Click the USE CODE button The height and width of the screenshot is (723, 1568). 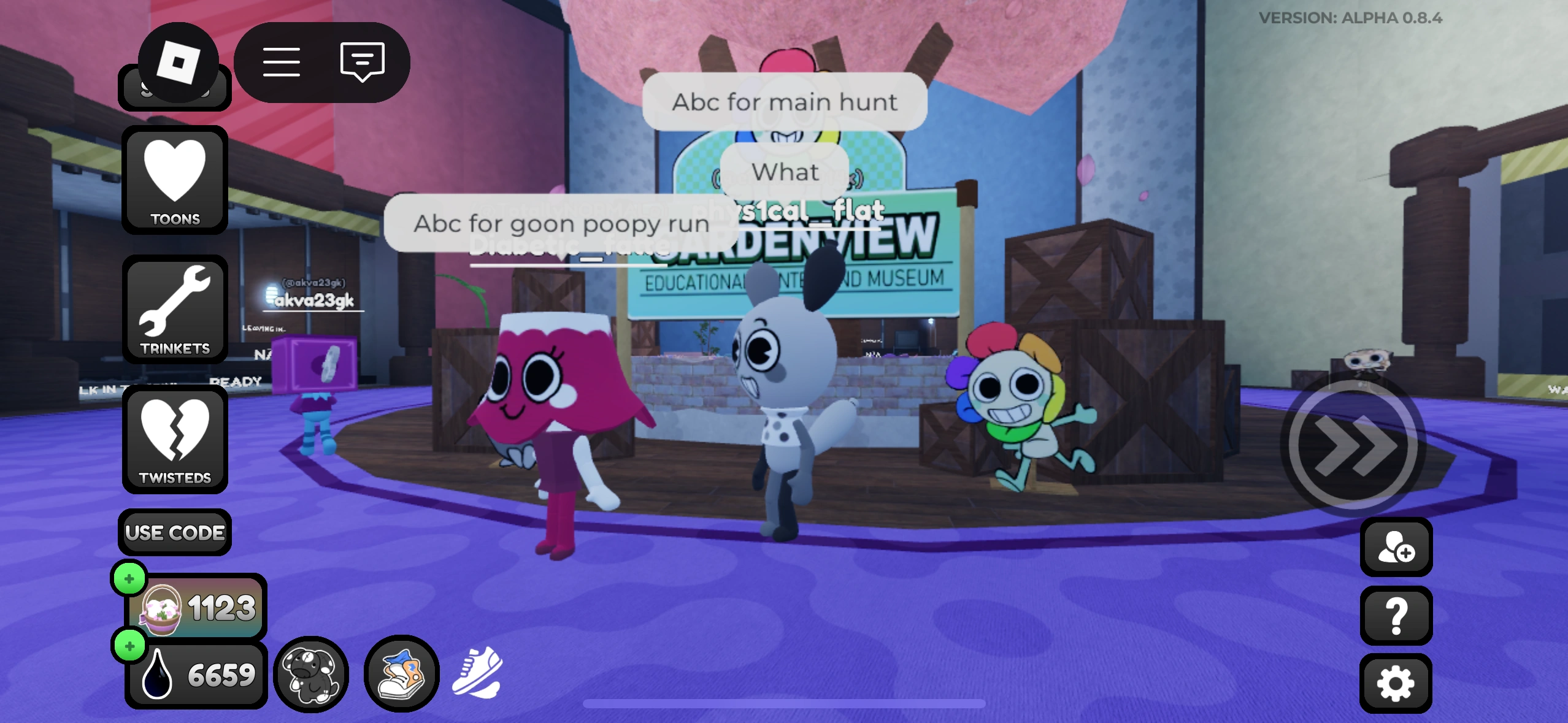[174, 532]
